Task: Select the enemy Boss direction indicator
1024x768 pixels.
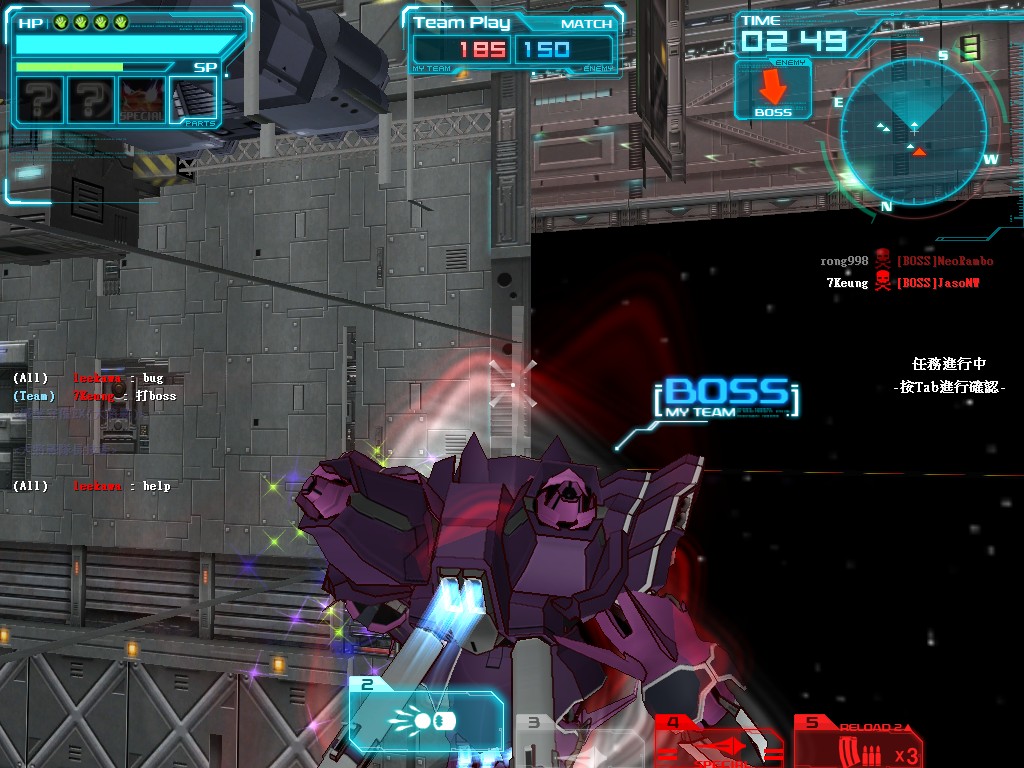Action: point(772,91)
